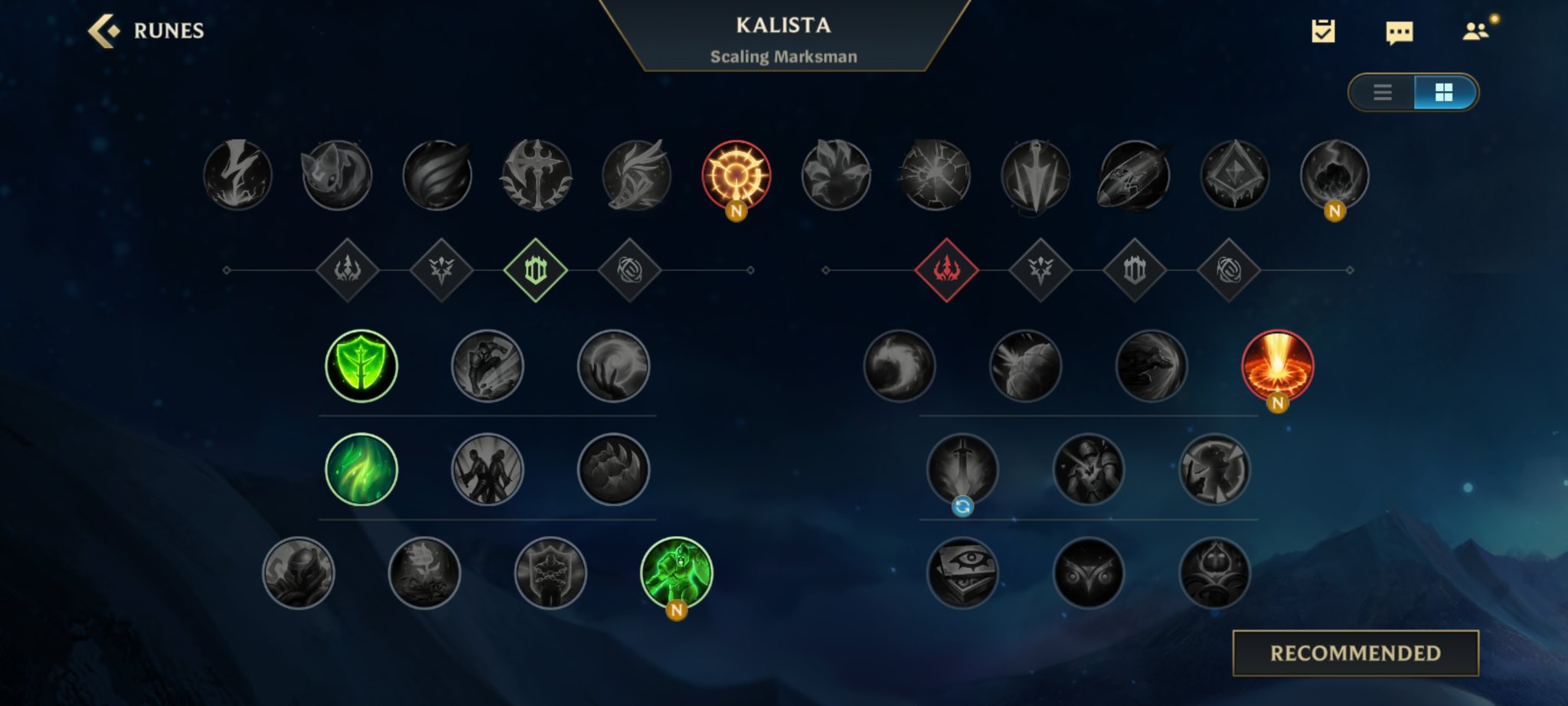The image size is (1568, 706).
Task: Toggle the grid view for runes
Action: click(1444, 93)
